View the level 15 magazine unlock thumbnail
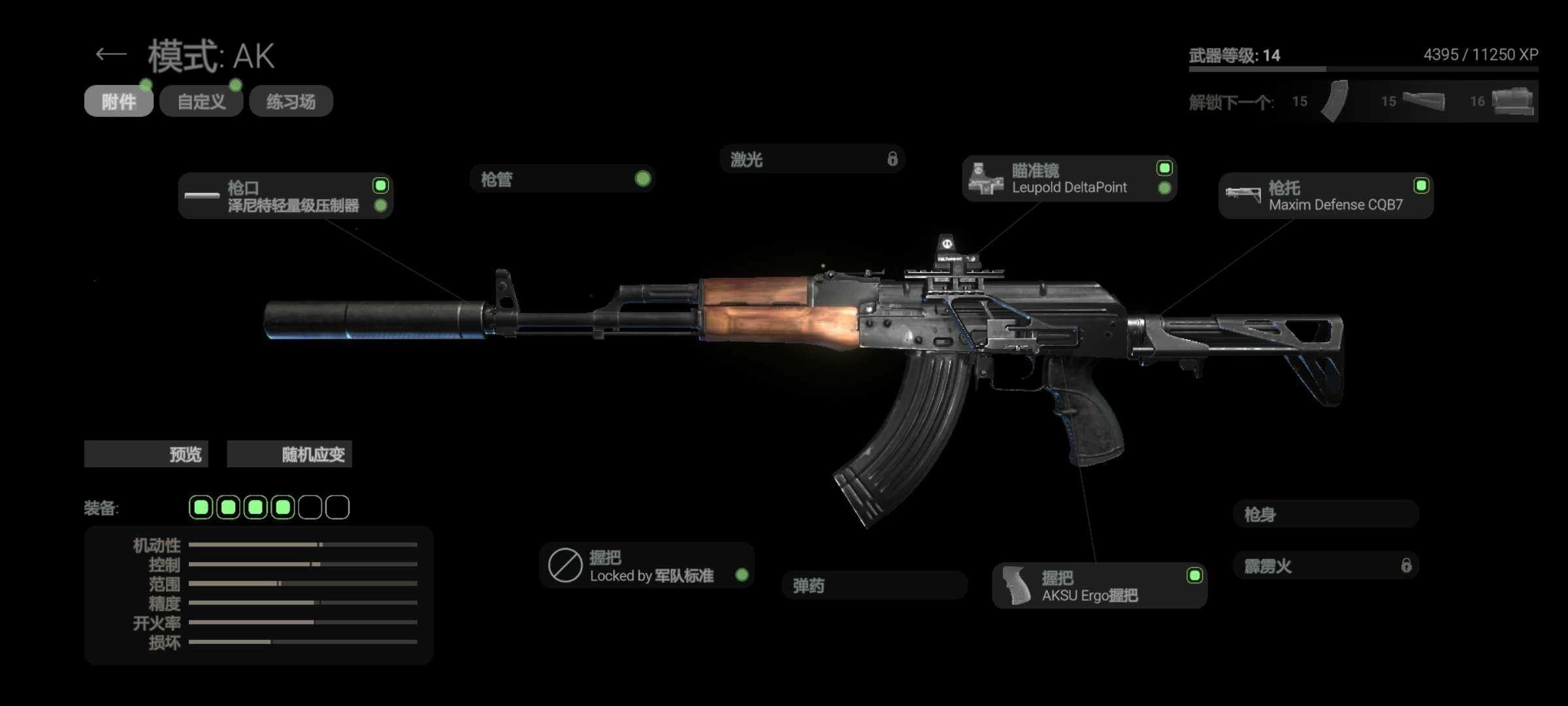 (1334, 101)
